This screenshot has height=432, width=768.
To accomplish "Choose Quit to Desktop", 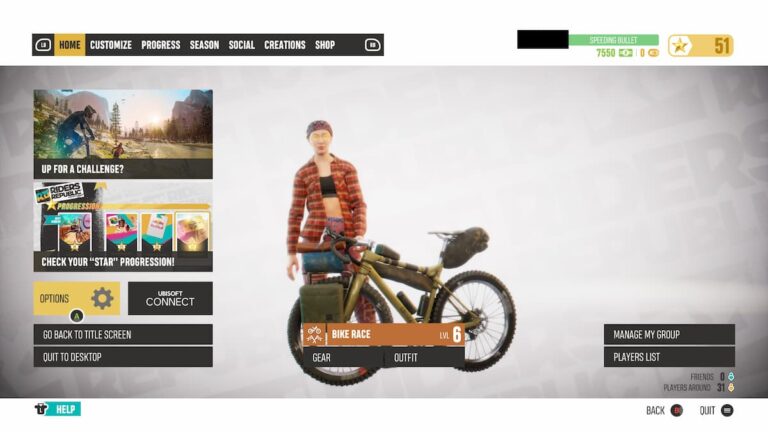I will click(x=123, y=357).
